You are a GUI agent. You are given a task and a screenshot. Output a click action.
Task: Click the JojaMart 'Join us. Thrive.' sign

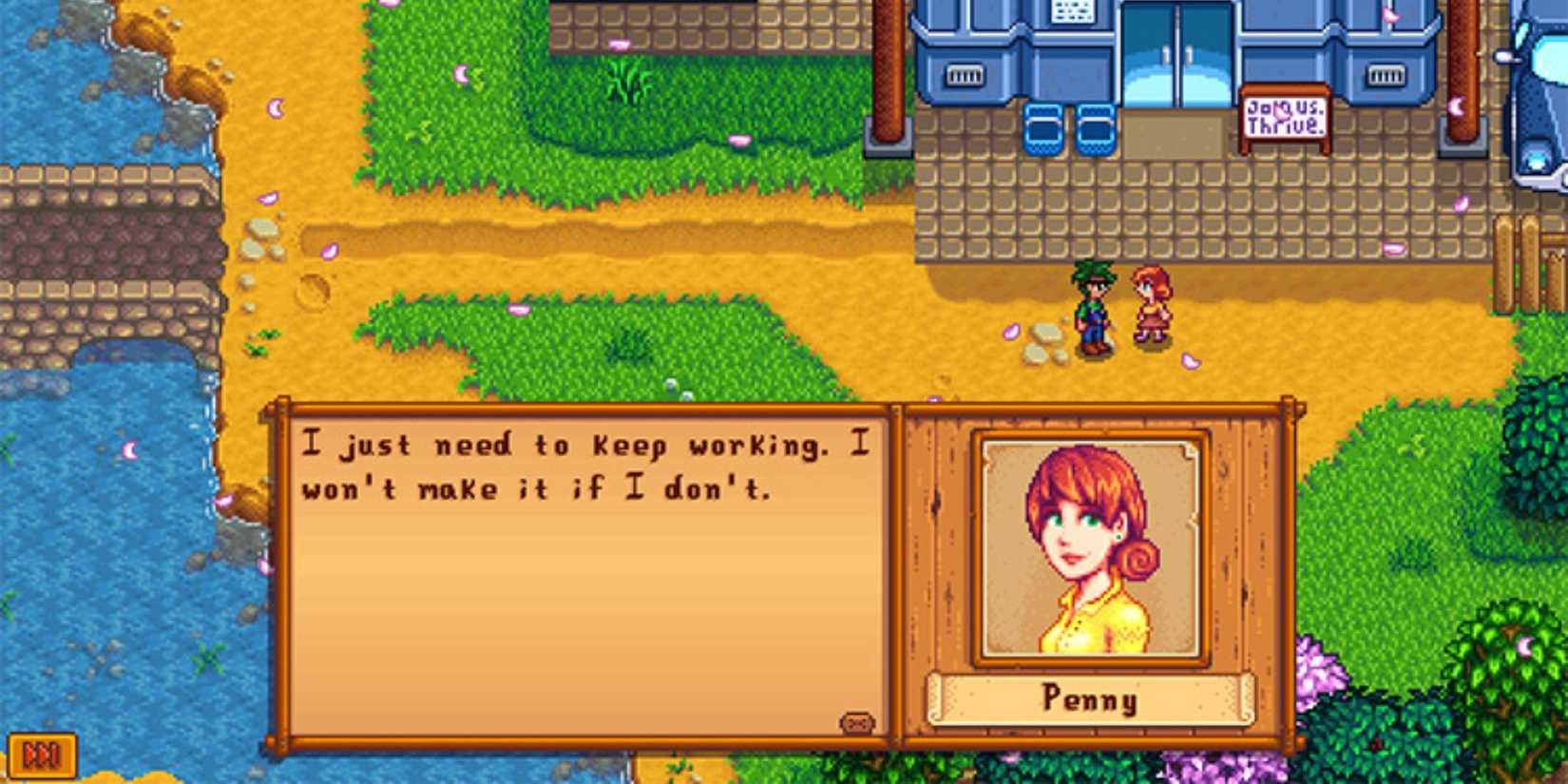click(x=1285, y=117)
